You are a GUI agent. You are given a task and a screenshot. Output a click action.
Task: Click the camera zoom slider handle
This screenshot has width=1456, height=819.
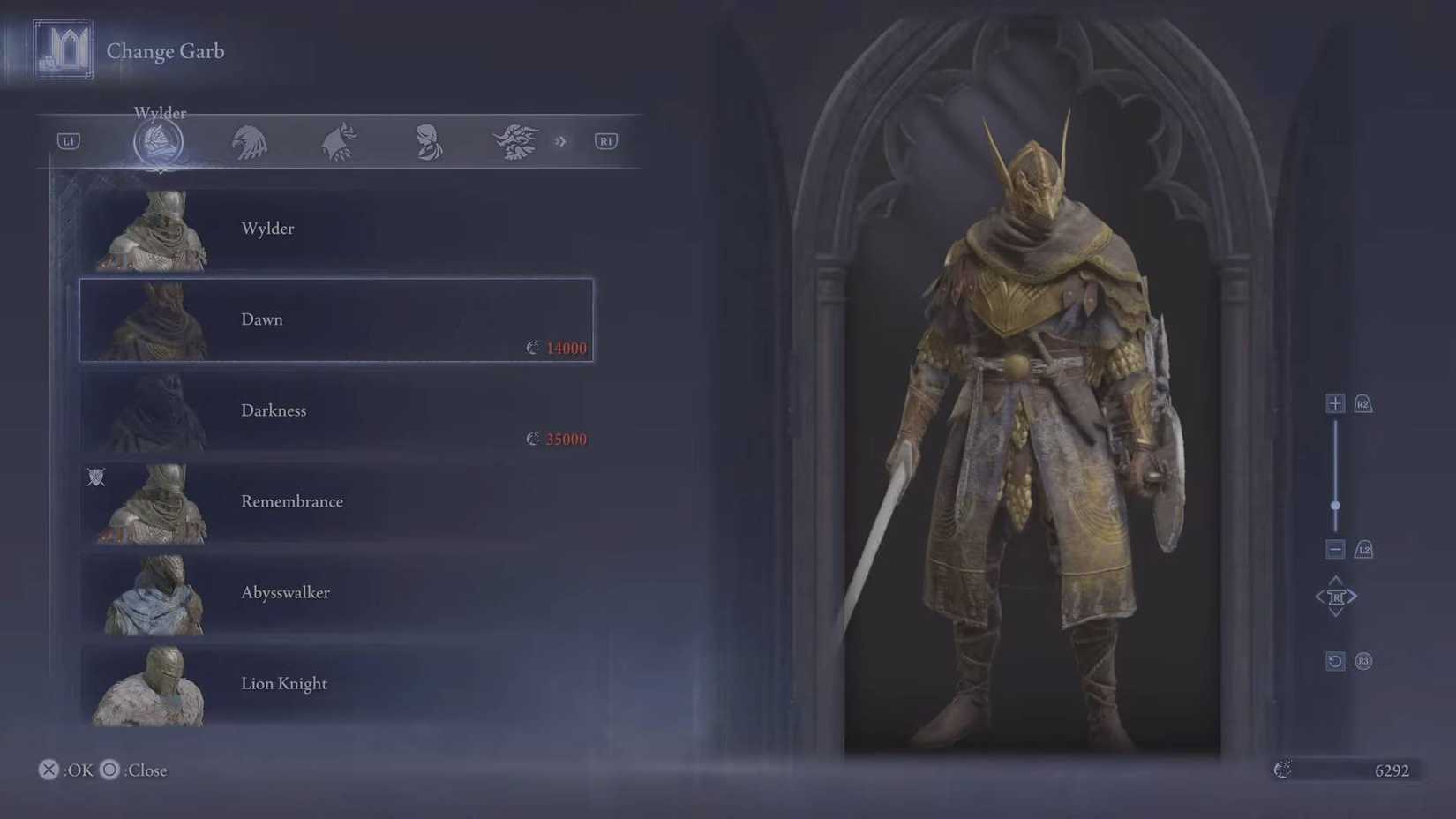[1335, 506]
